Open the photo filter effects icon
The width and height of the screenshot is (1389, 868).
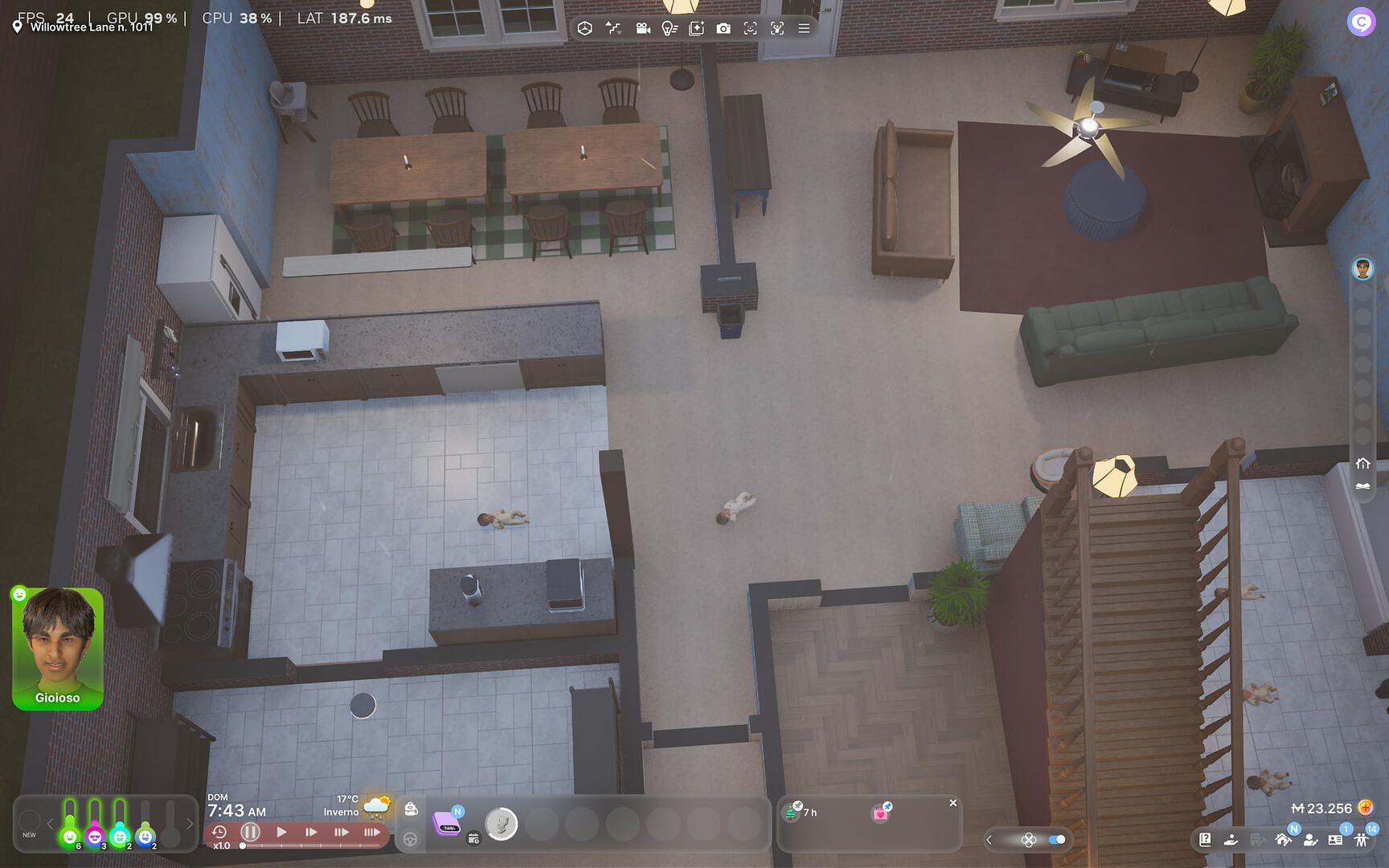click(x=696, y=27)
